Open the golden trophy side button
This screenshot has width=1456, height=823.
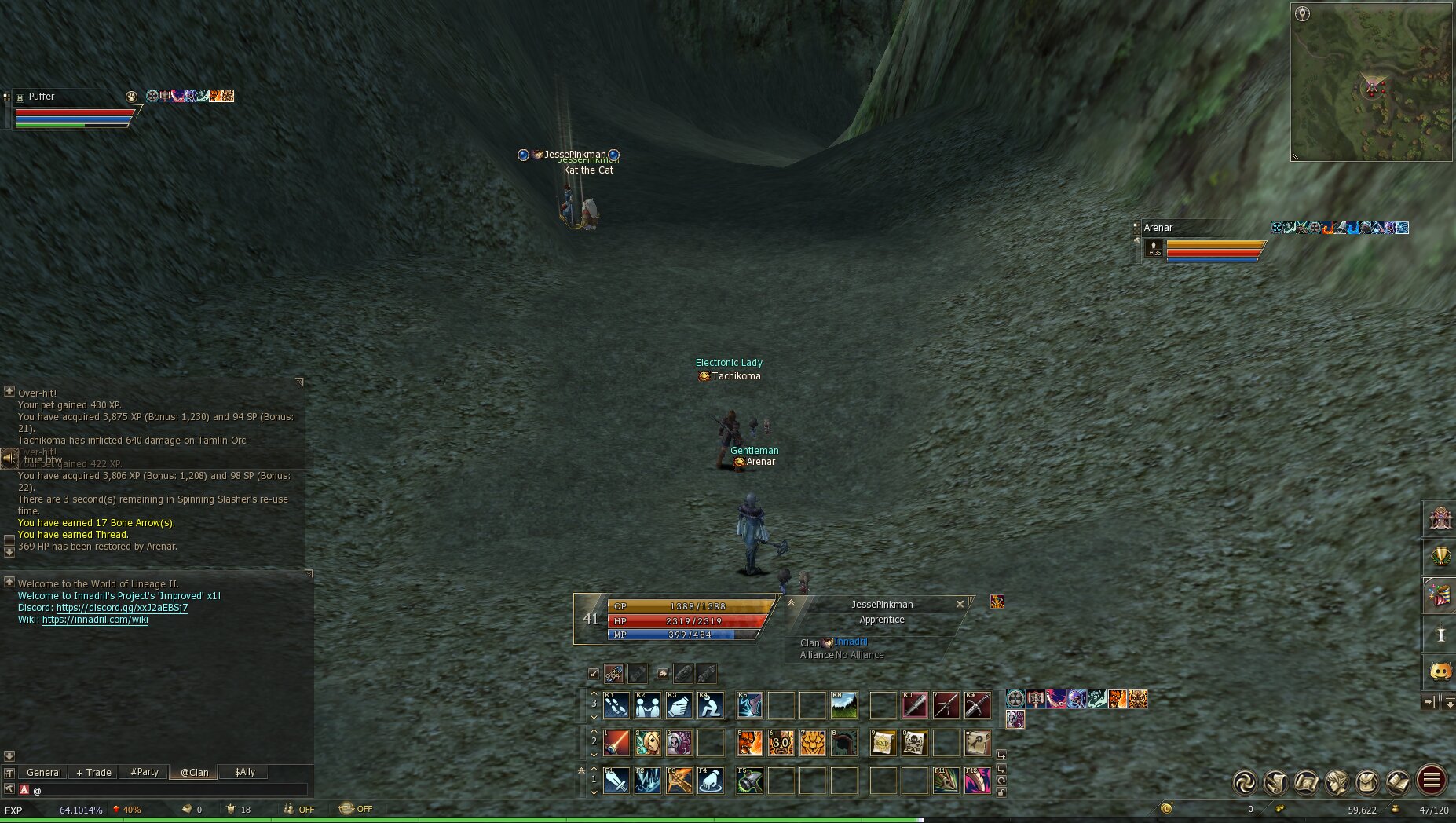click(1440, 557)
